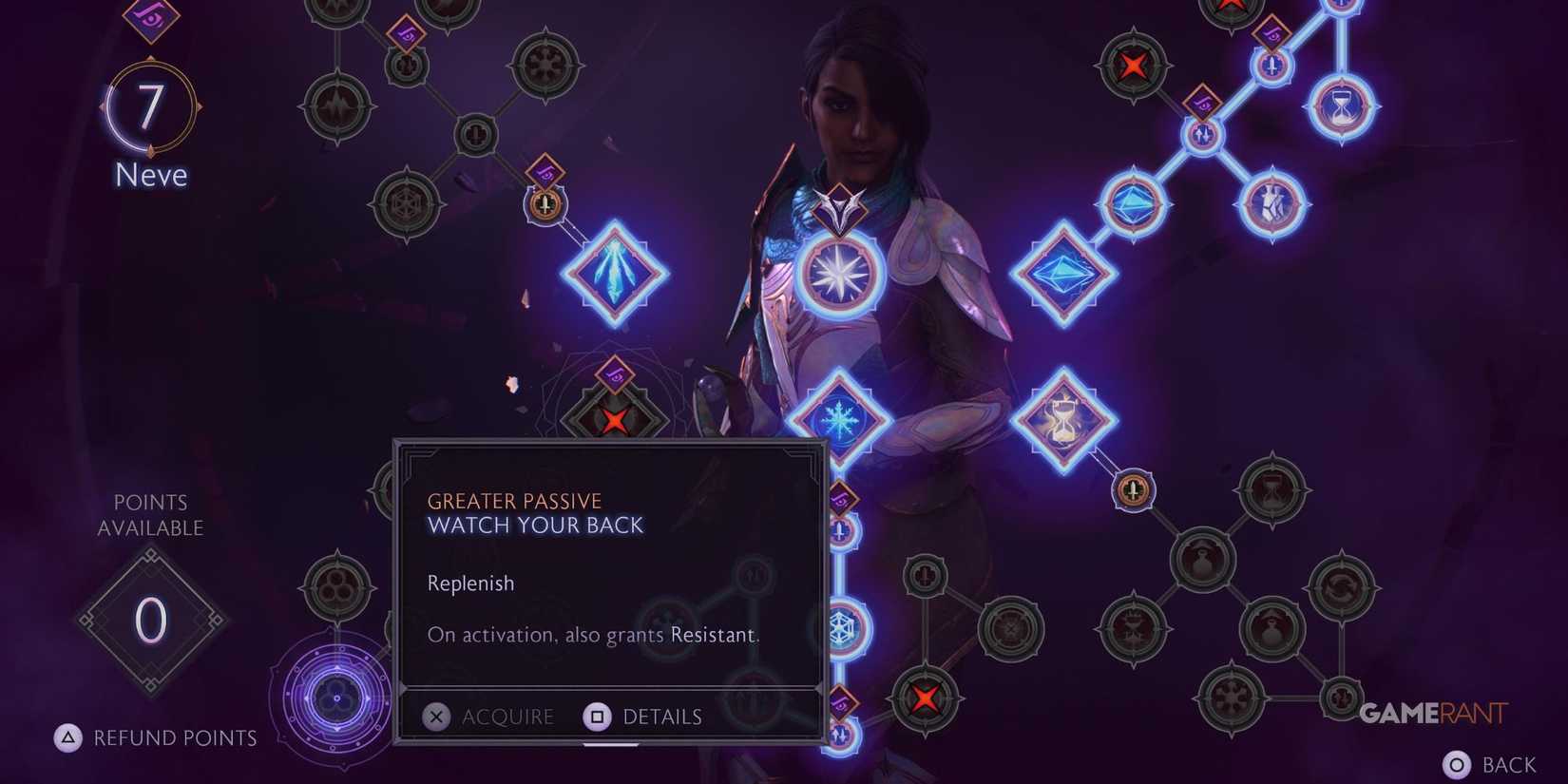Select the red X node in the bottom right cluster

(x=924, y=698)
